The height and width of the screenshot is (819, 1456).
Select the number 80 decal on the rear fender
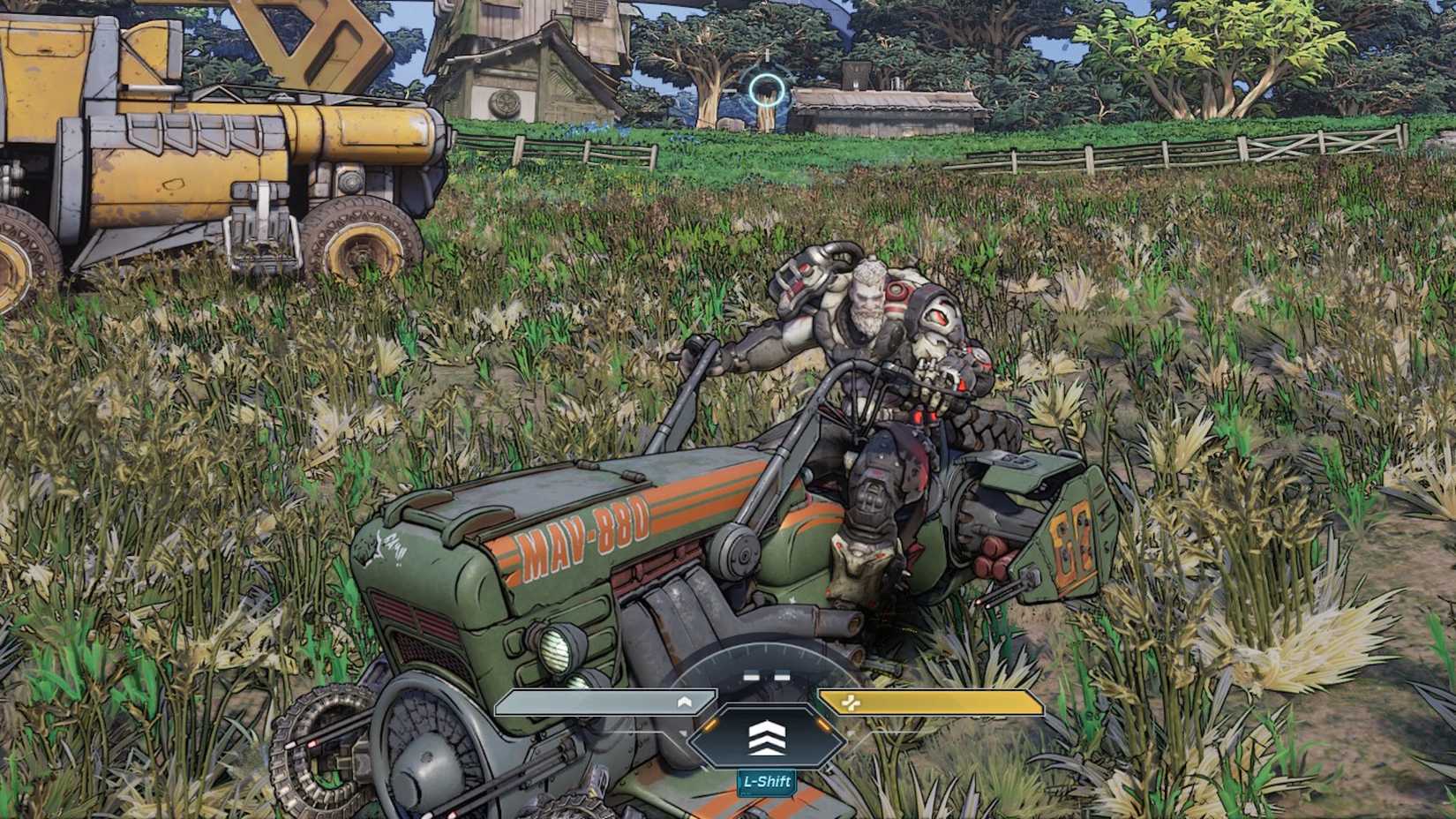tap(1072, 537)
